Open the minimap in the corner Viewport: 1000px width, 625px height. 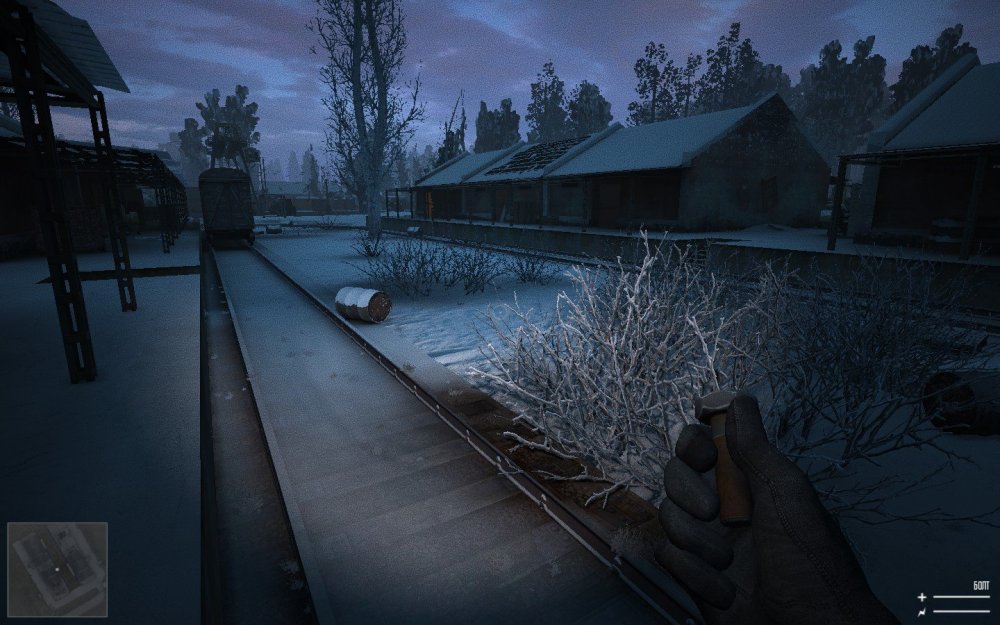coord(57,569)
